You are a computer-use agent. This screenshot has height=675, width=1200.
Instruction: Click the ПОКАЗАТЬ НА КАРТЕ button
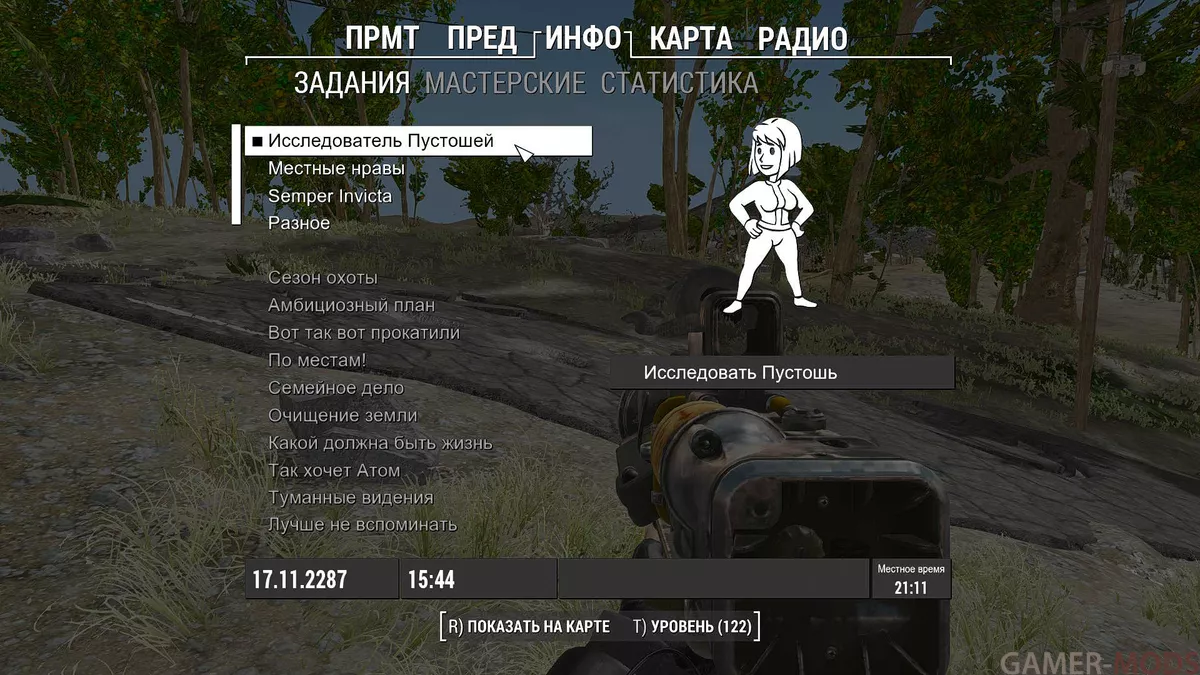528,627
